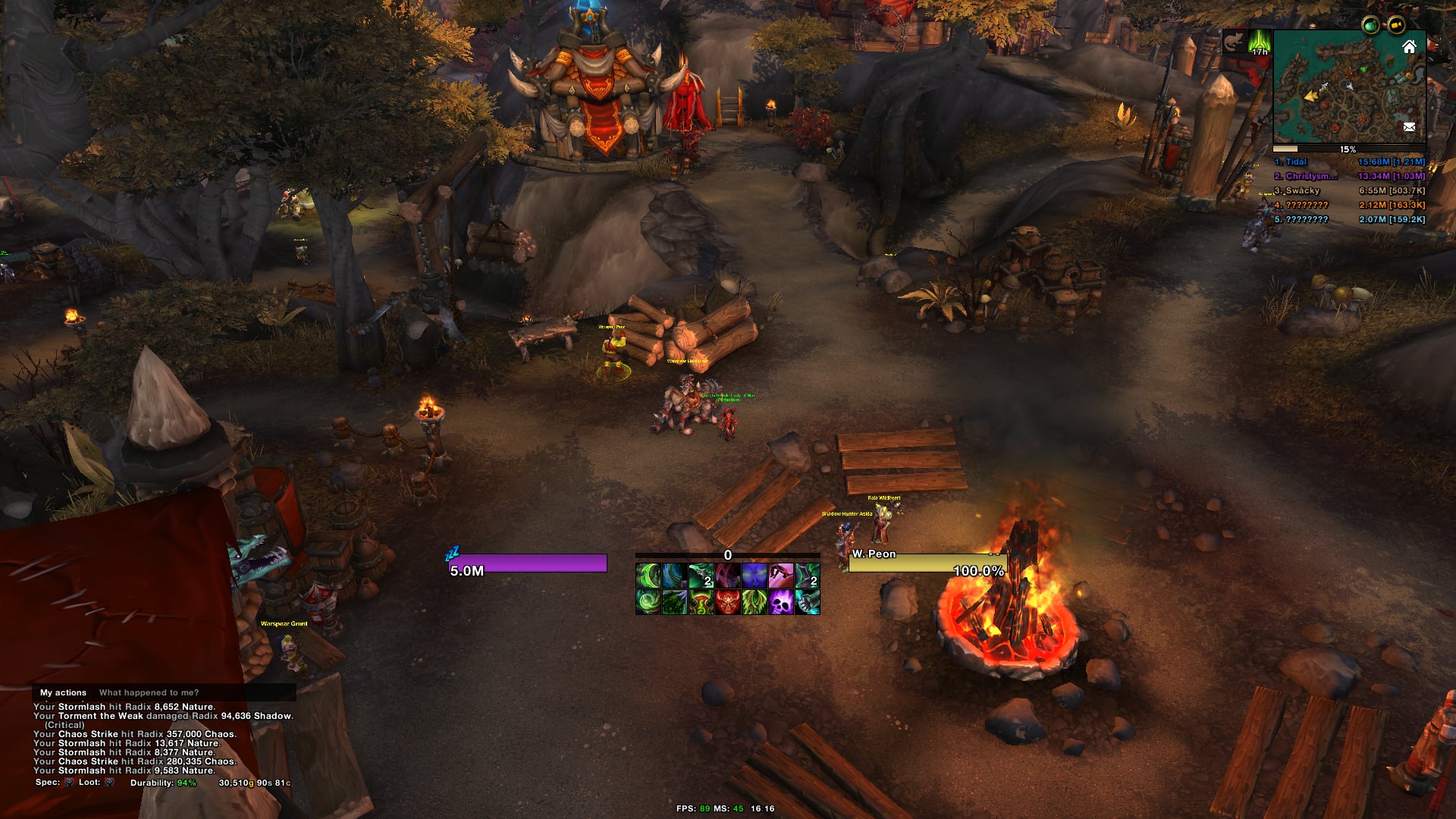Trigger the blue glowing eyes ability

[755, 576]
